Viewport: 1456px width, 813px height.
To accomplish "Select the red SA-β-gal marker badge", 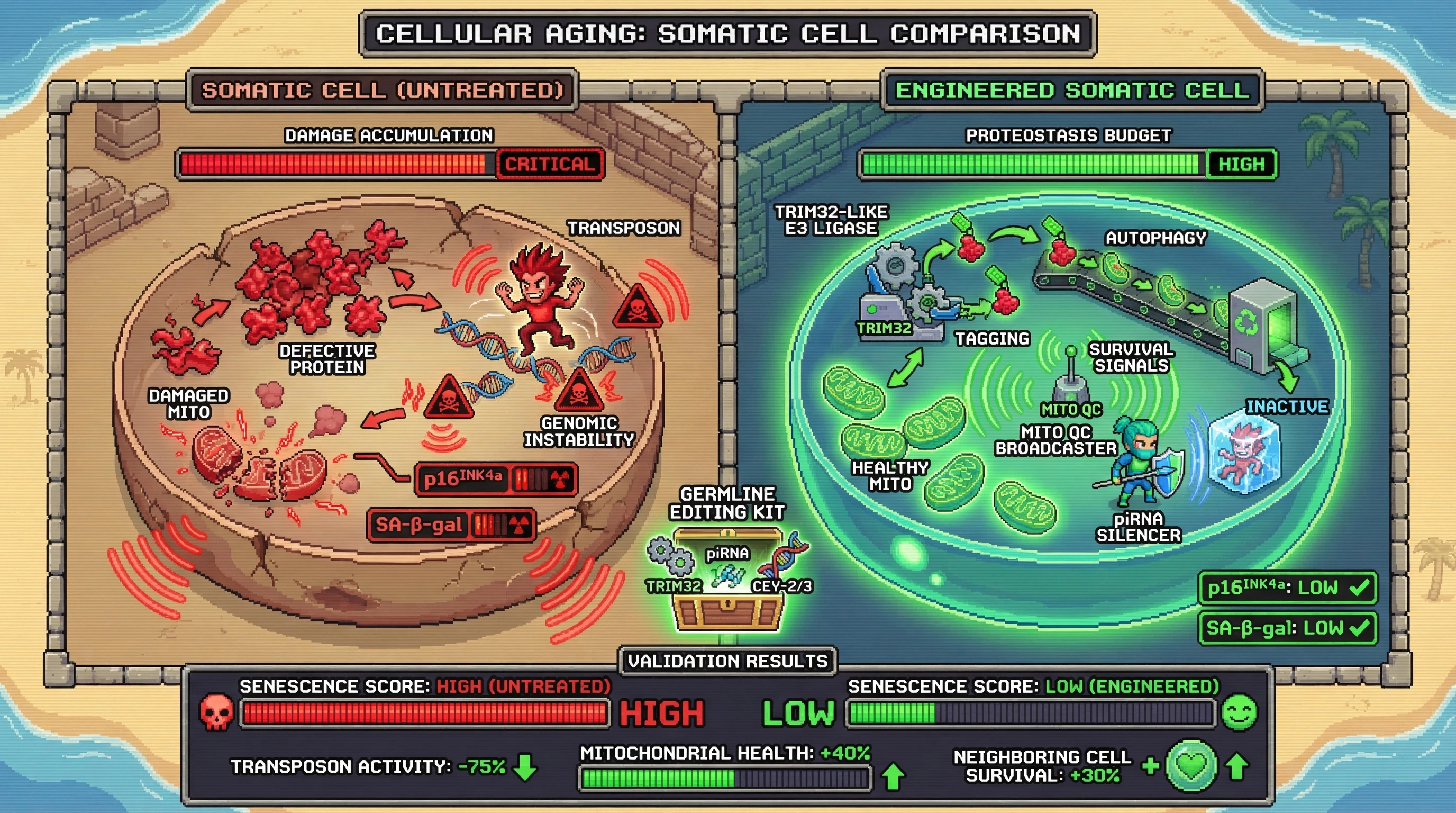I will pyautogui.click(x=450, y=525).
